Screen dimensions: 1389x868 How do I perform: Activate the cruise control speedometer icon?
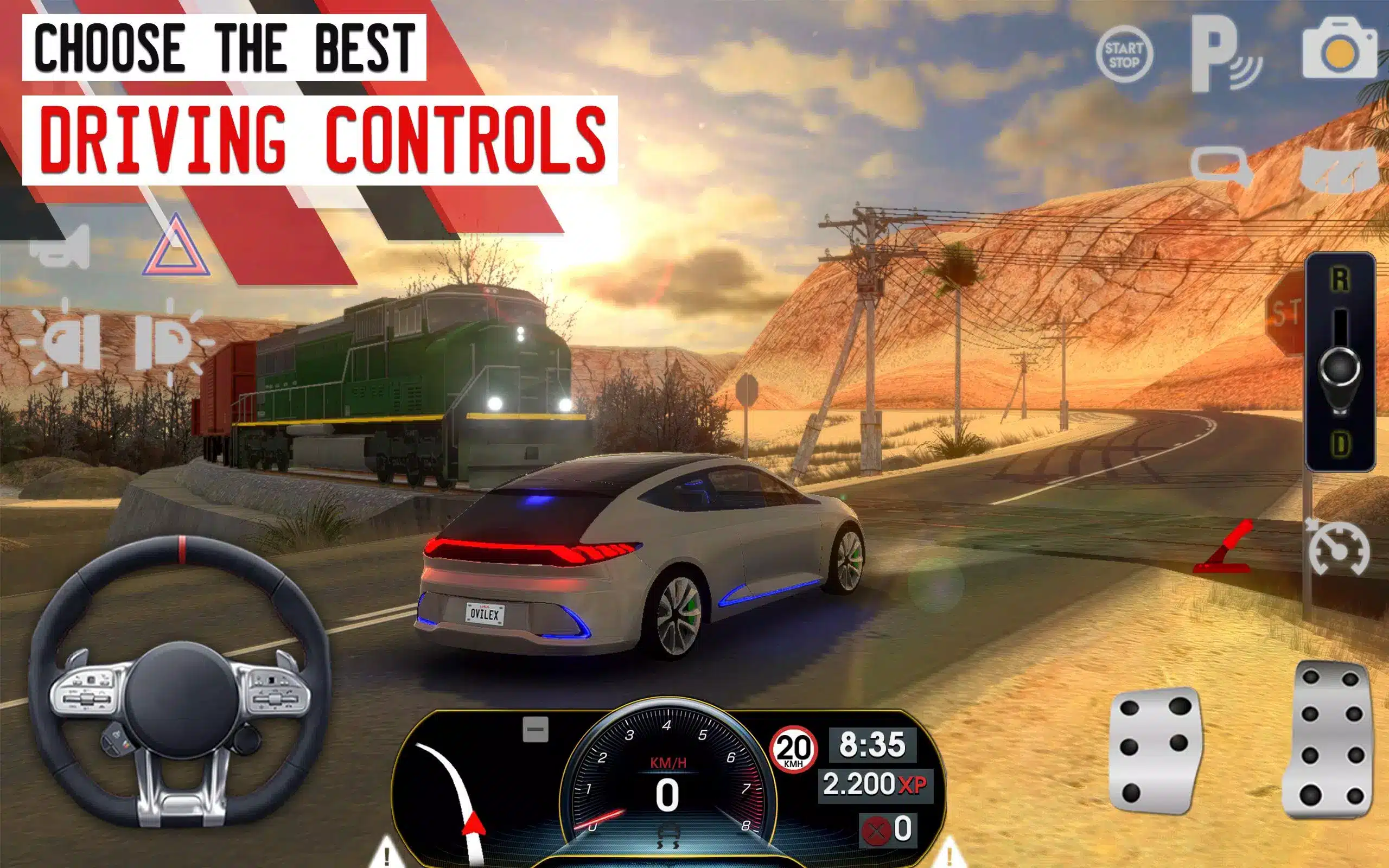pyautogui.click(x=1339, y=548)
